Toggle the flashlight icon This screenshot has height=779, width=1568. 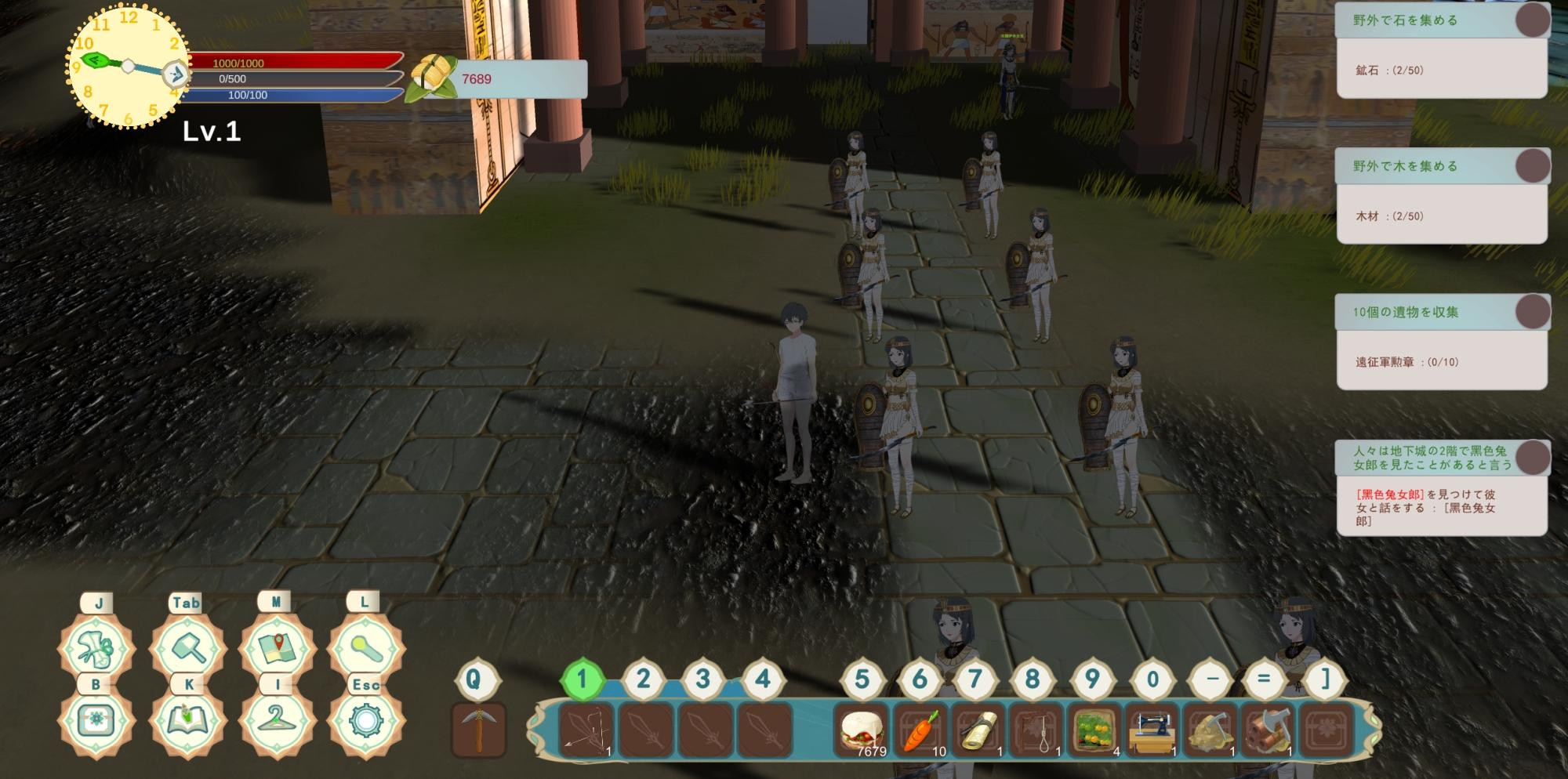pos(365,649)
